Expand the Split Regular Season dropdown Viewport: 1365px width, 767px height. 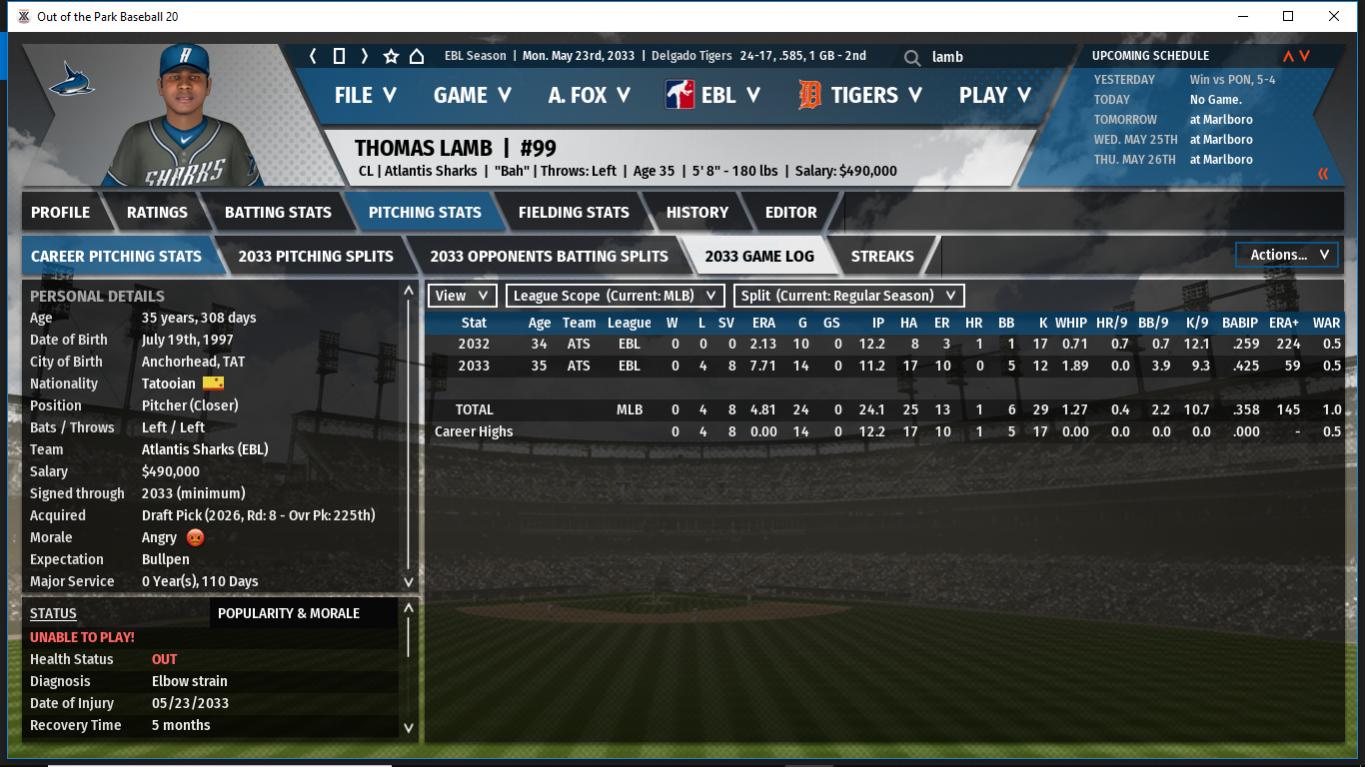[x=849, y=296]
